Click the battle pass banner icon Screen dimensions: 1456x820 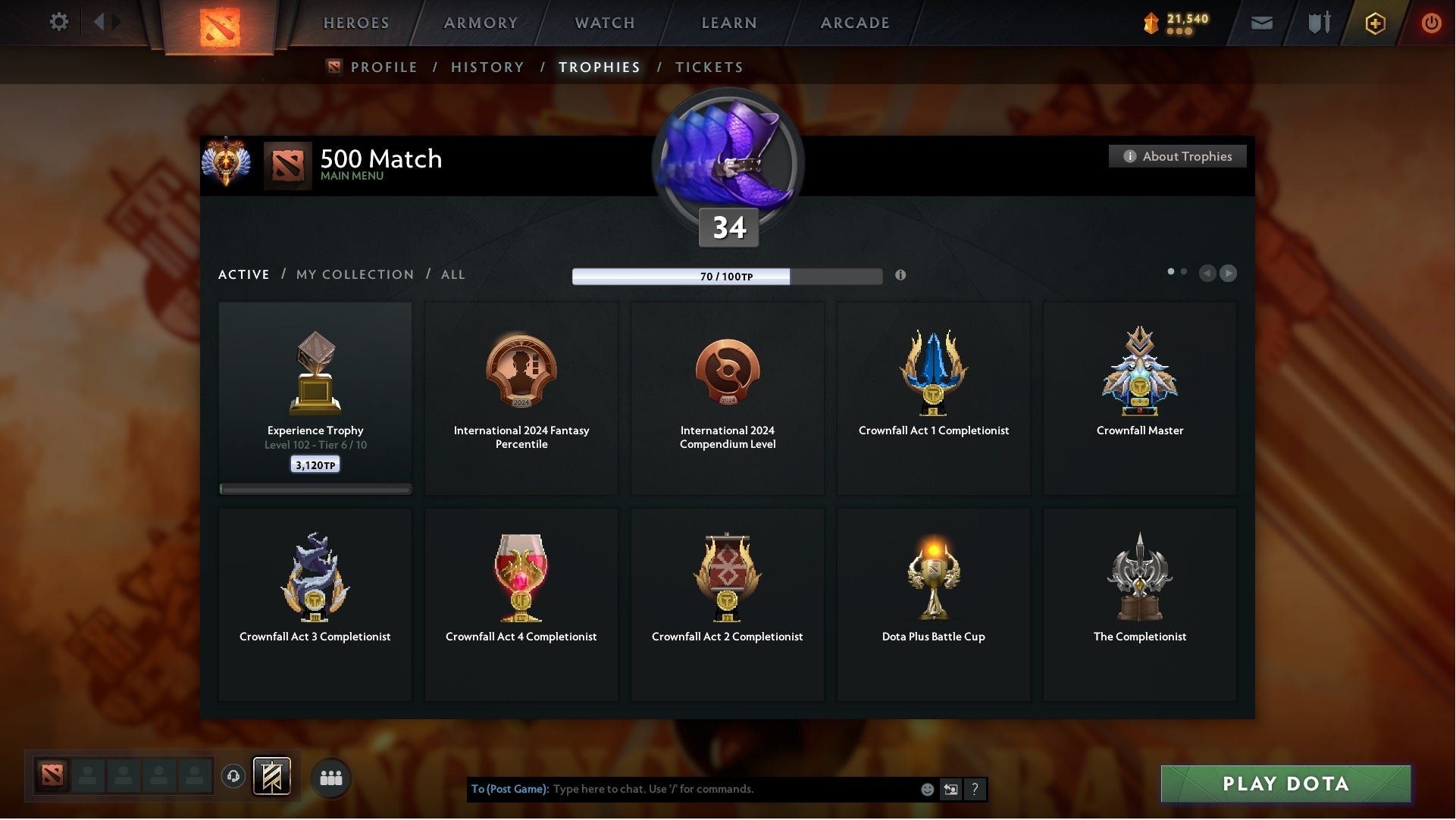coord(273,777)
